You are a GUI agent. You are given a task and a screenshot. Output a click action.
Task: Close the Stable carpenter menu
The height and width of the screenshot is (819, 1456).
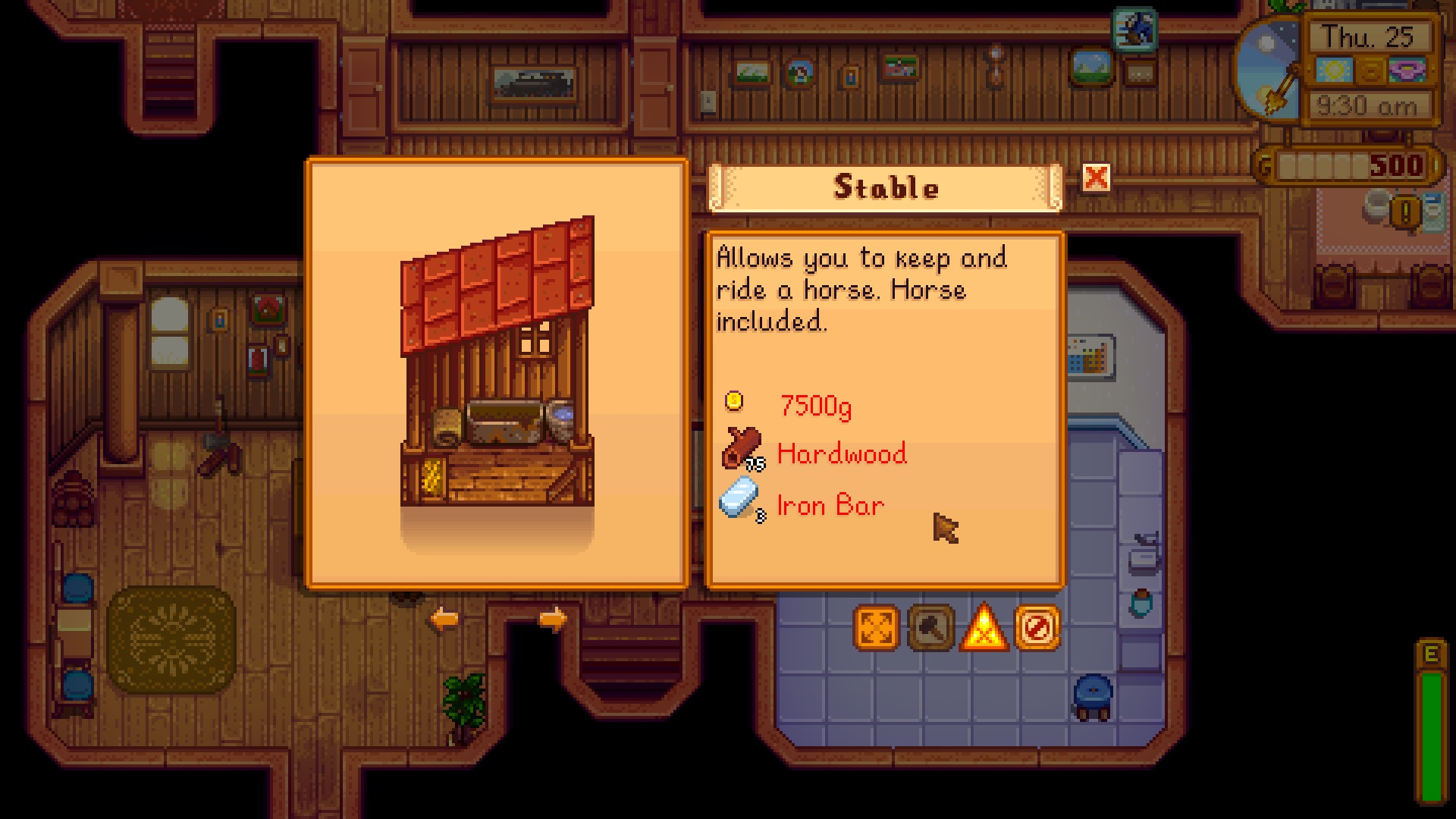1096,178
